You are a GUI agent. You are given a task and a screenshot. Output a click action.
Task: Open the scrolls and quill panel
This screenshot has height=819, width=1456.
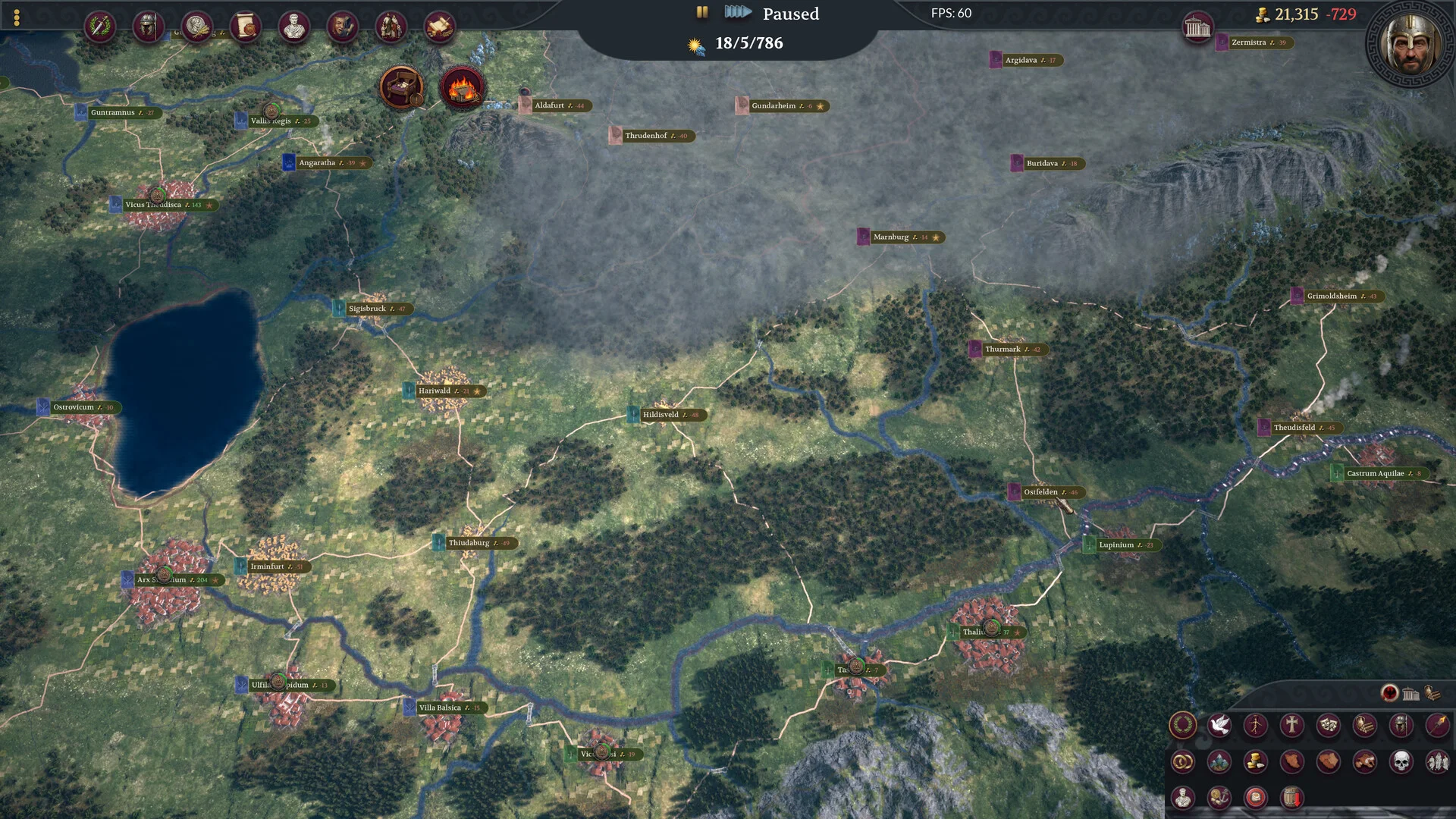pyautogui.click(x=439, y=27)
